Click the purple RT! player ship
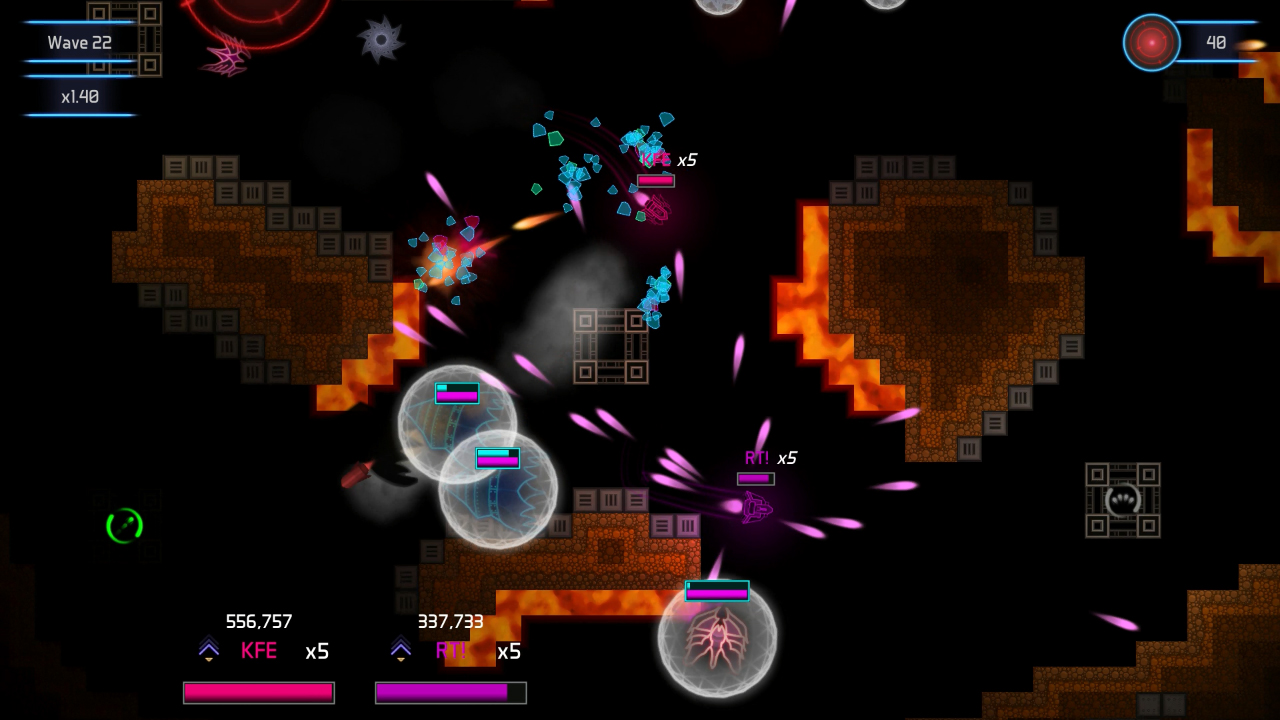 tap(755, 510)
